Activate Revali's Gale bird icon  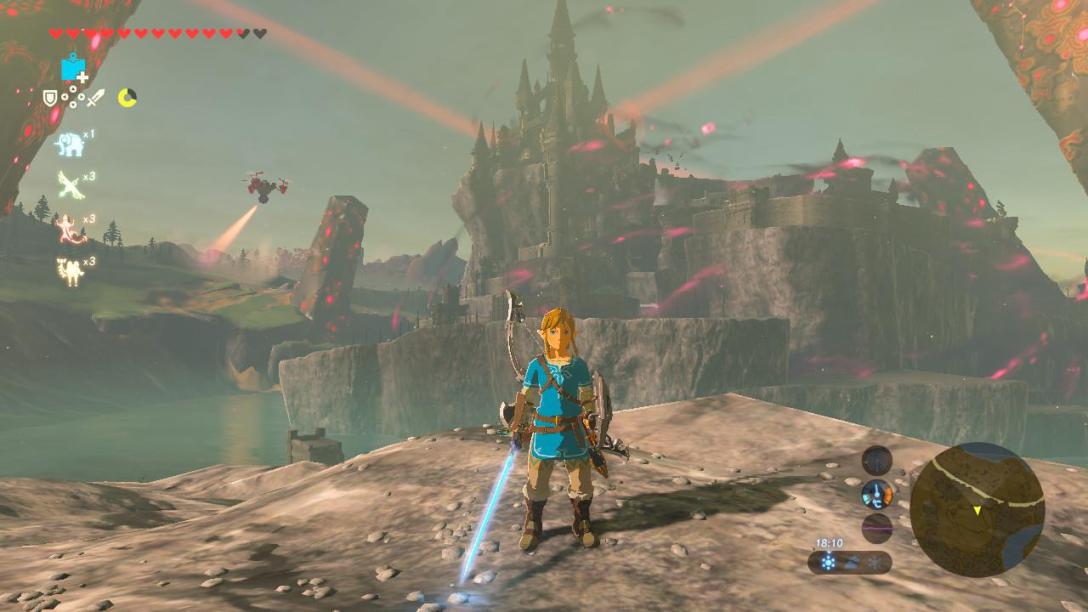tap(69, 185)
